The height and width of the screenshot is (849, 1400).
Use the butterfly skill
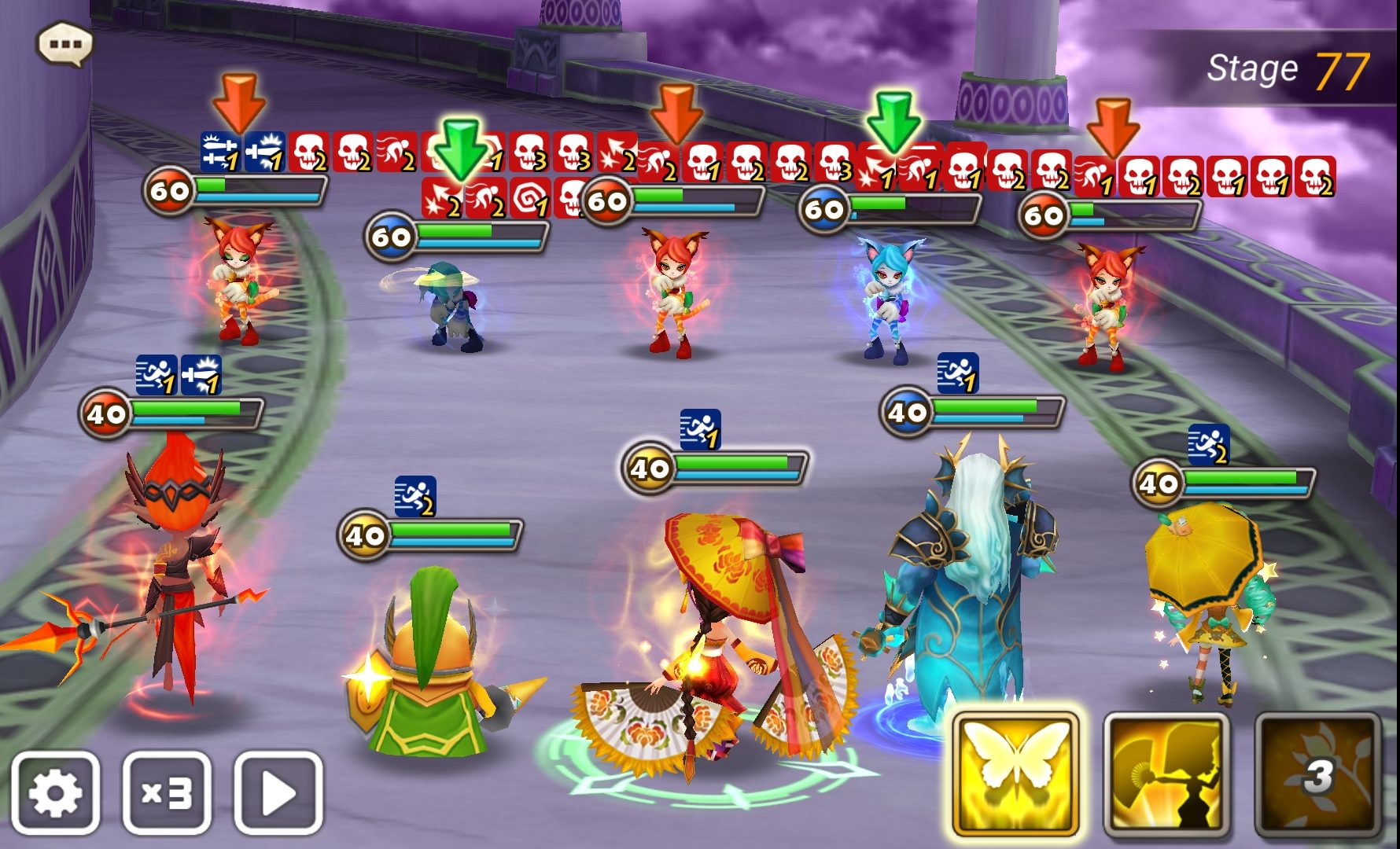coord(1015,774)
